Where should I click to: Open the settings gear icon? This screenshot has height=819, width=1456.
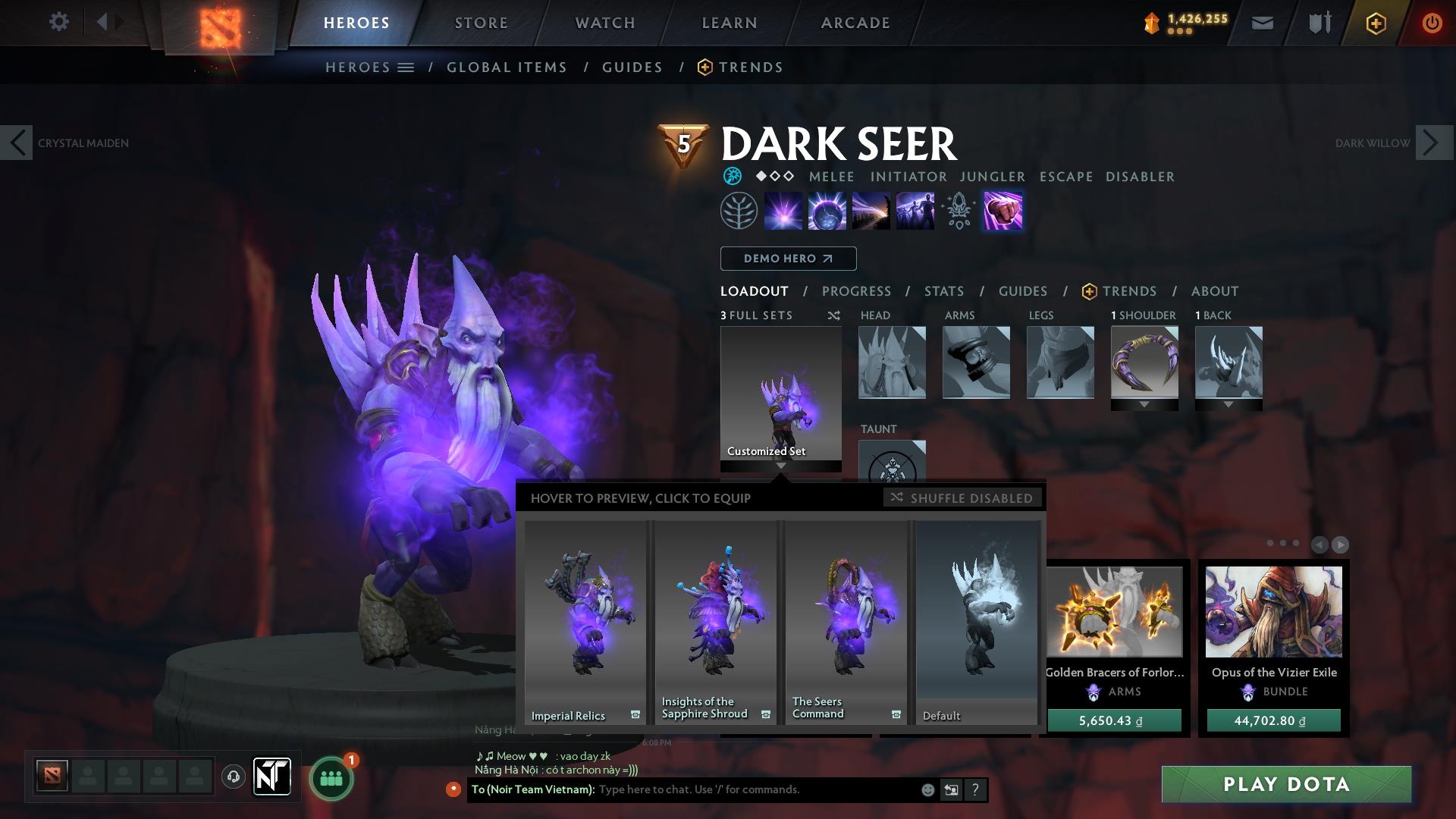58,22
